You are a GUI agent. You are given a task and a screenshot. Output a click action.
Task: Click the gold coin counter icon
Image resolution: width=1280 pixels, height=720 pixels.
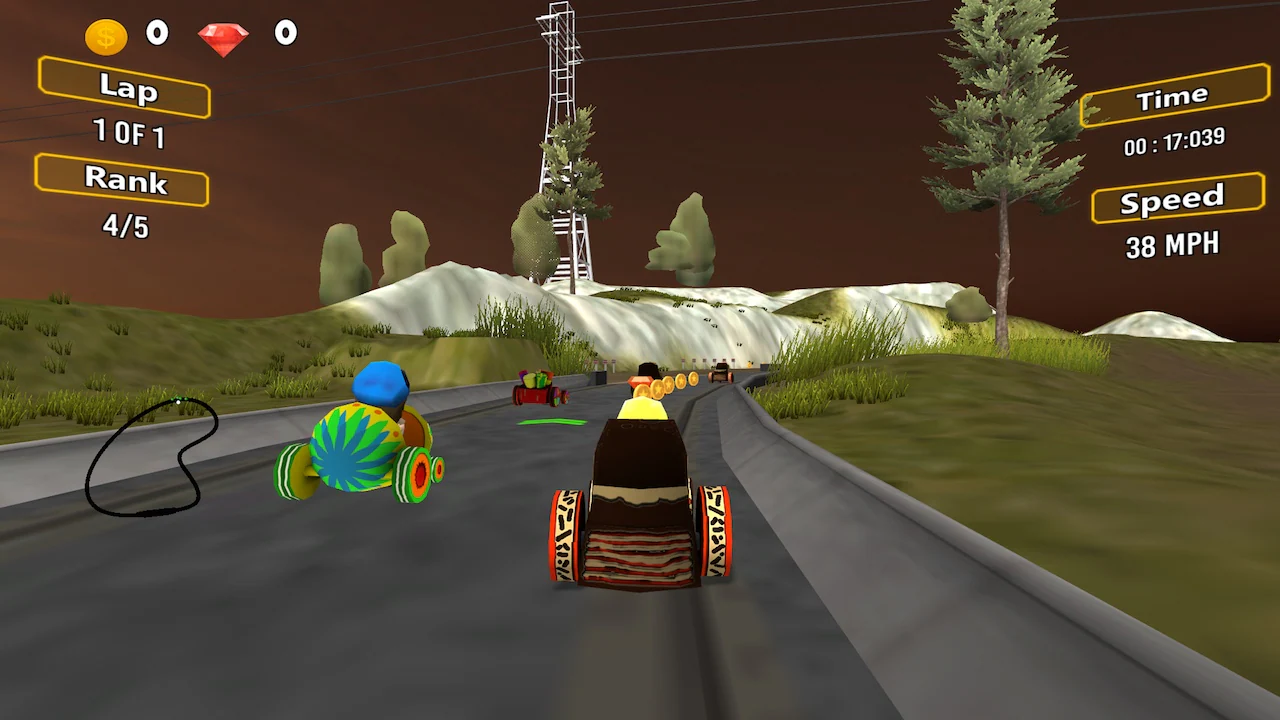(104, 34)
